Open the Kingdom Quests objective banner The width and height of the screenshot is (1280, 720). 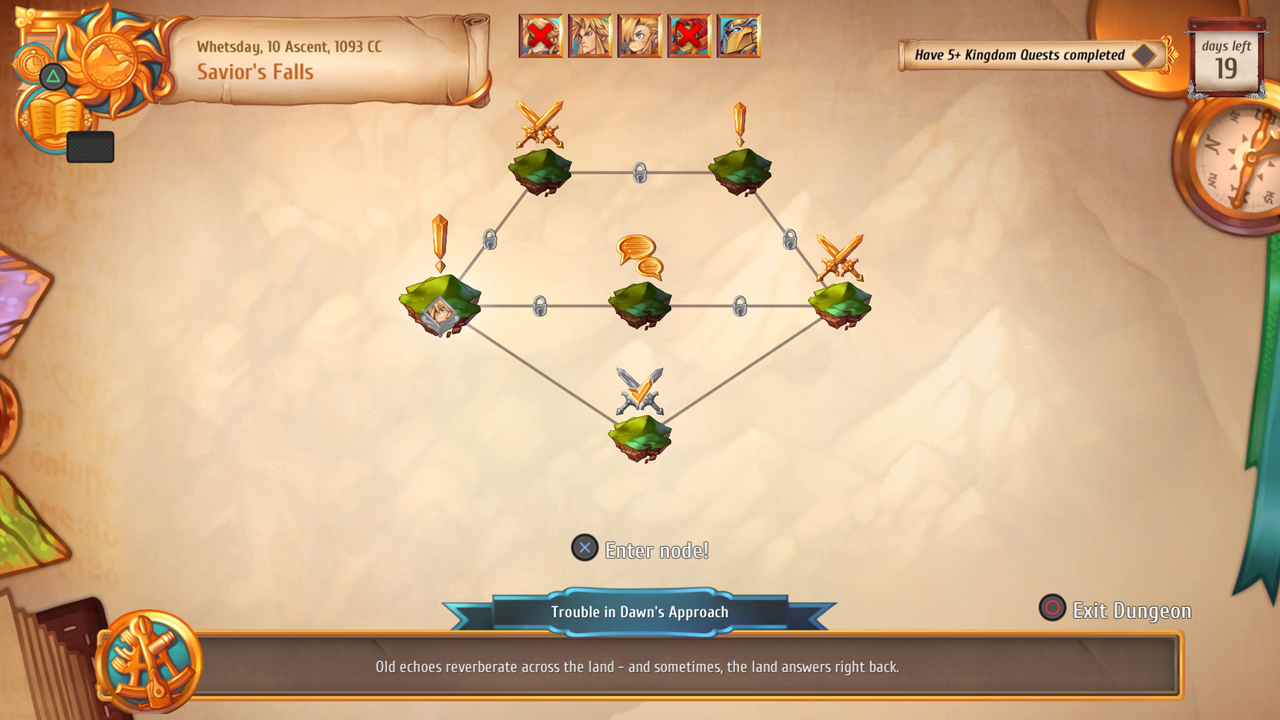(x=1032, y=55)
